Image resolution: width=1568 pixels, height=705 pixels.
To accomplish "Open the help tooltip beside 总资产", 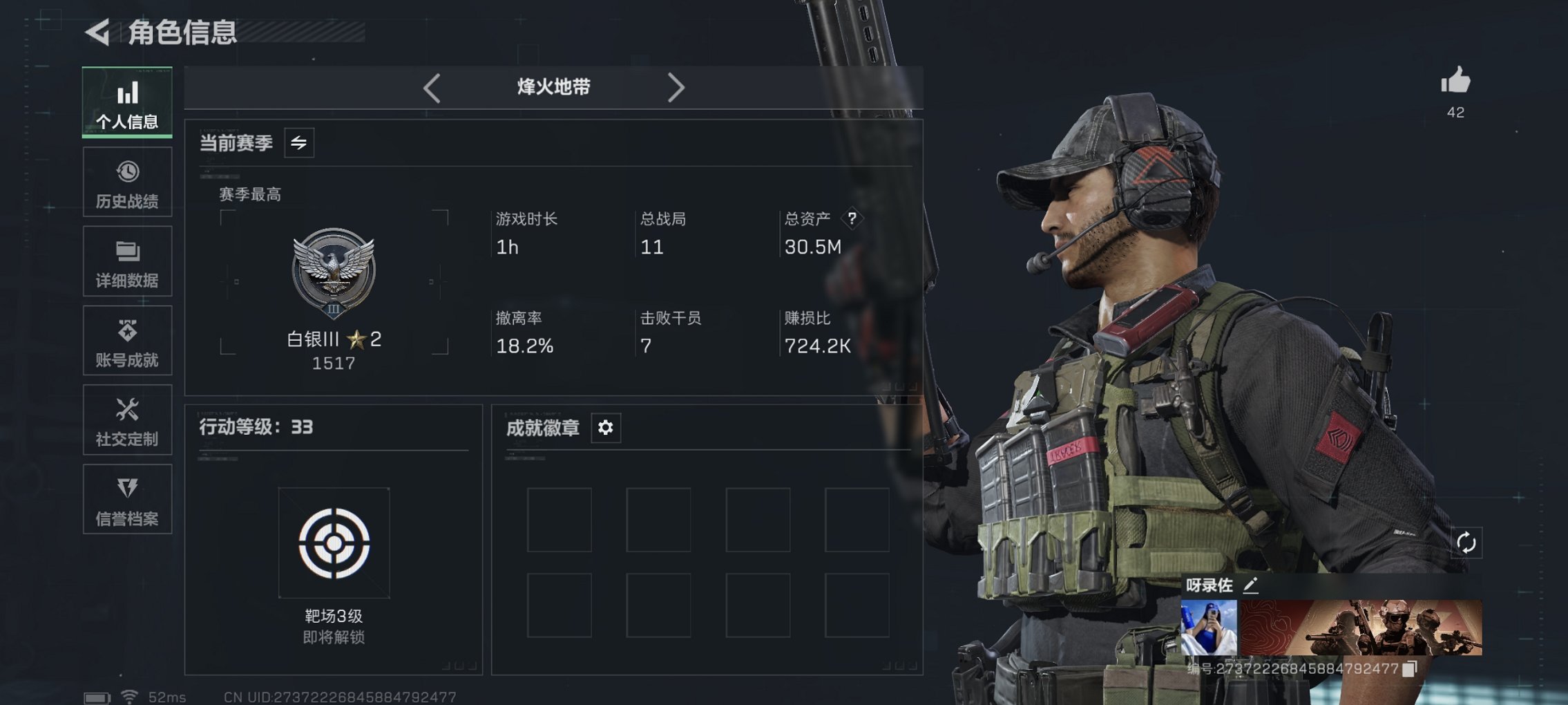I will pyautogui.click(x=854, y=219).
